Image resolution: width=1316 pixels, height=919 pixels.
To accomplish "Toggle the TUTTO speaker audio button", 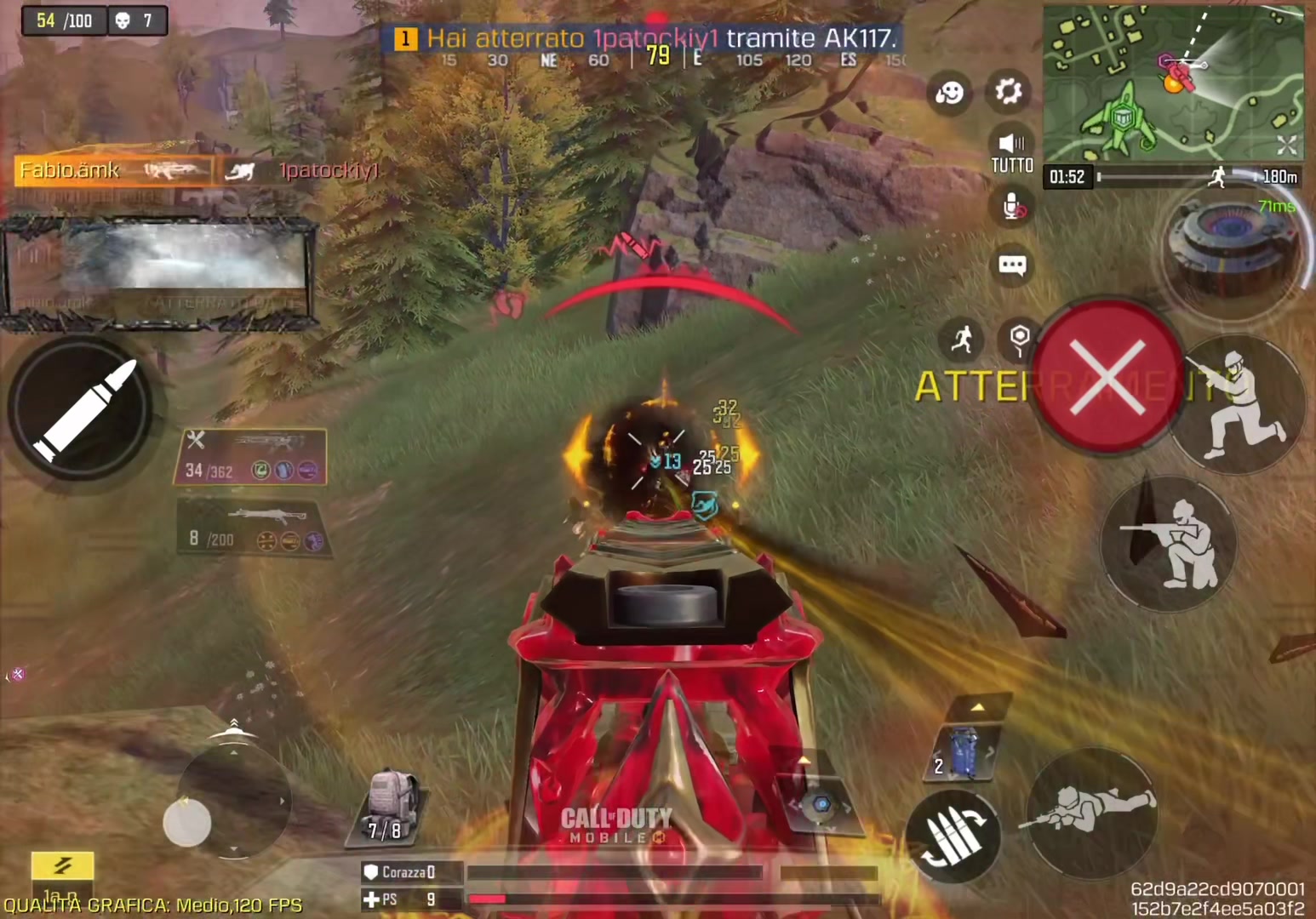I will [1011, 152].
